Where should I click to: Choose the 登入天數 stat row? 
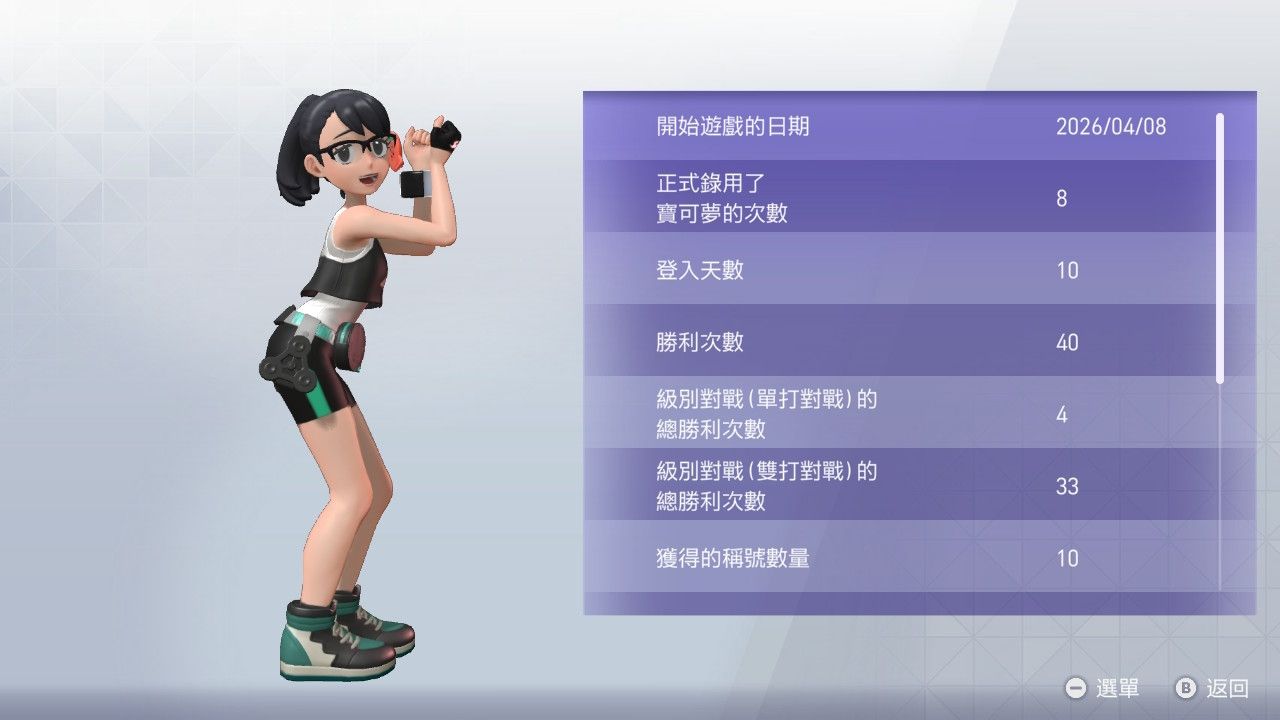click(x=900, y=270)
